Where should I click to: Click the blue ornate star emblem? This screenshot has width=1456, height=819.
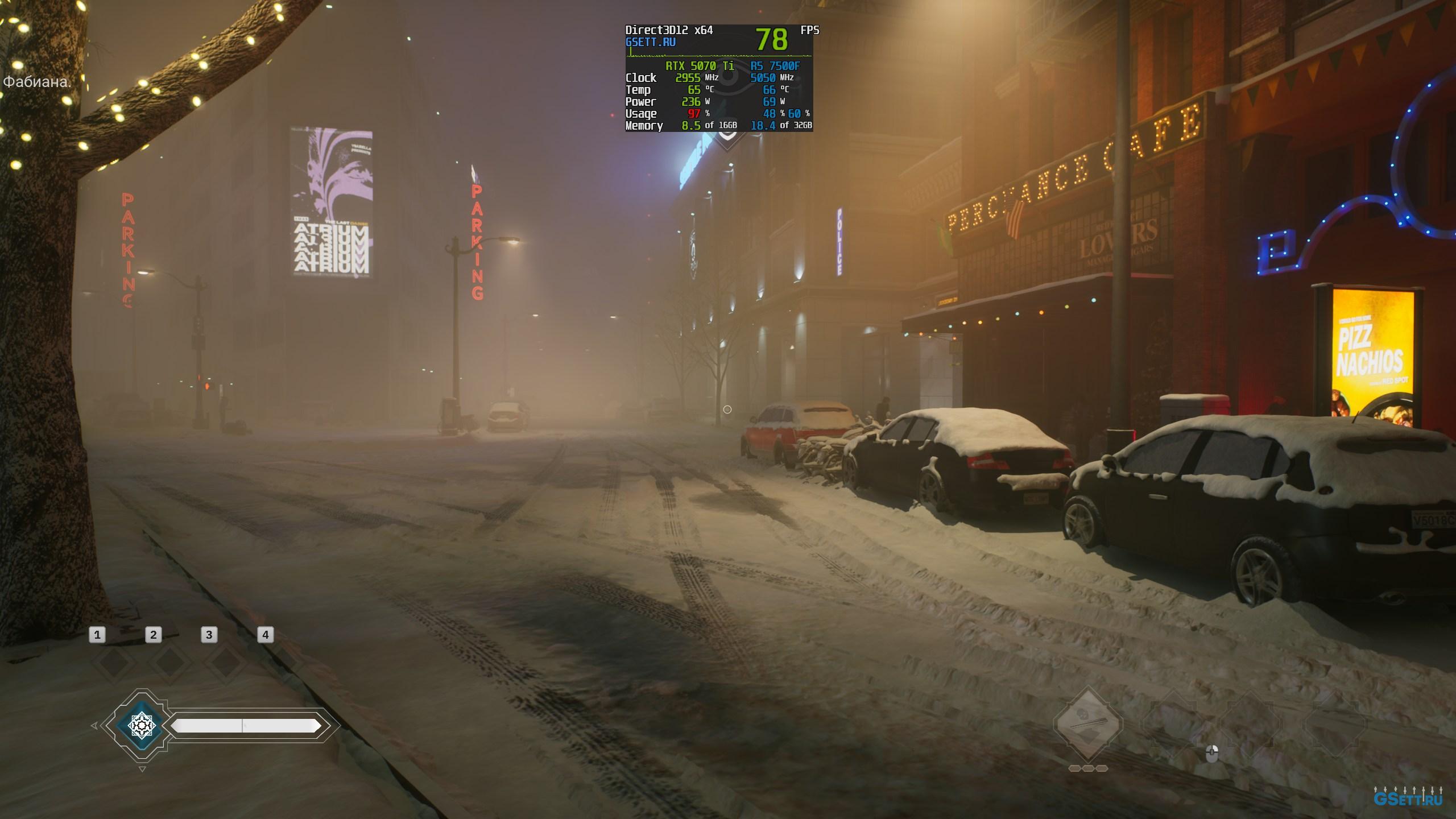click(x=141, y=725)
